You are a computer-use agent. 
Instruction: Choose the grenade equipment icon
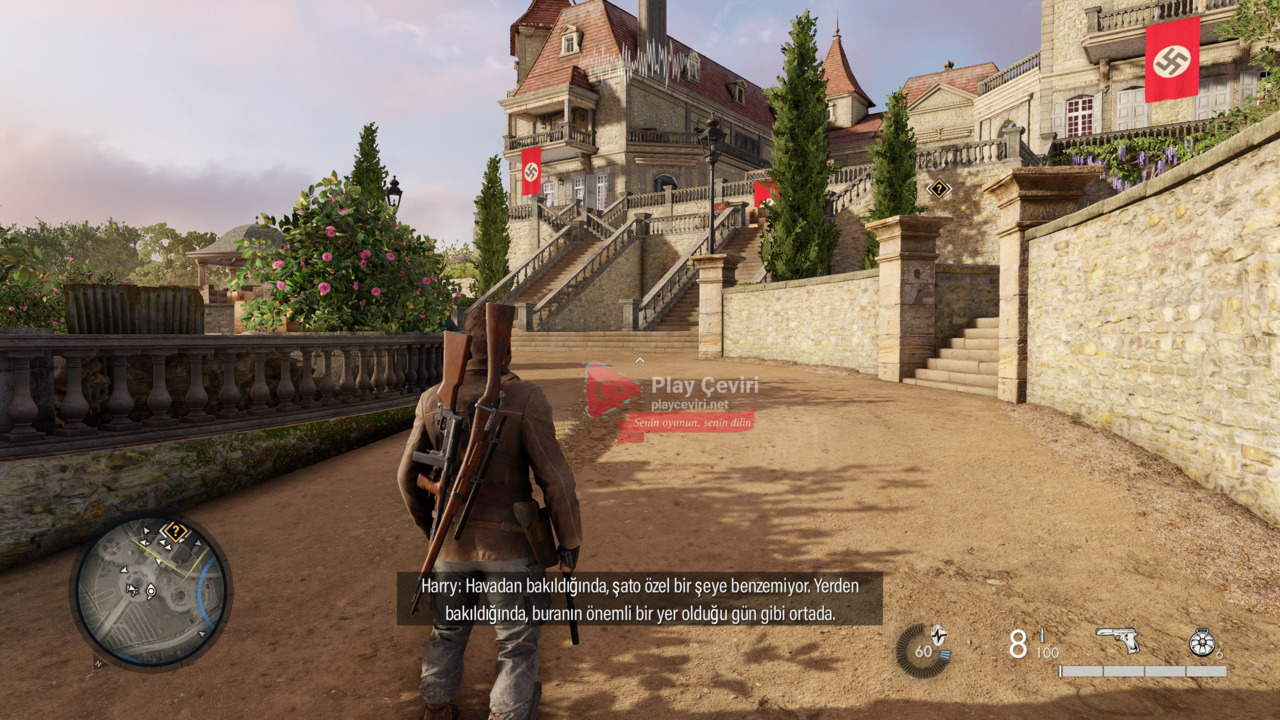[1202, 642]
